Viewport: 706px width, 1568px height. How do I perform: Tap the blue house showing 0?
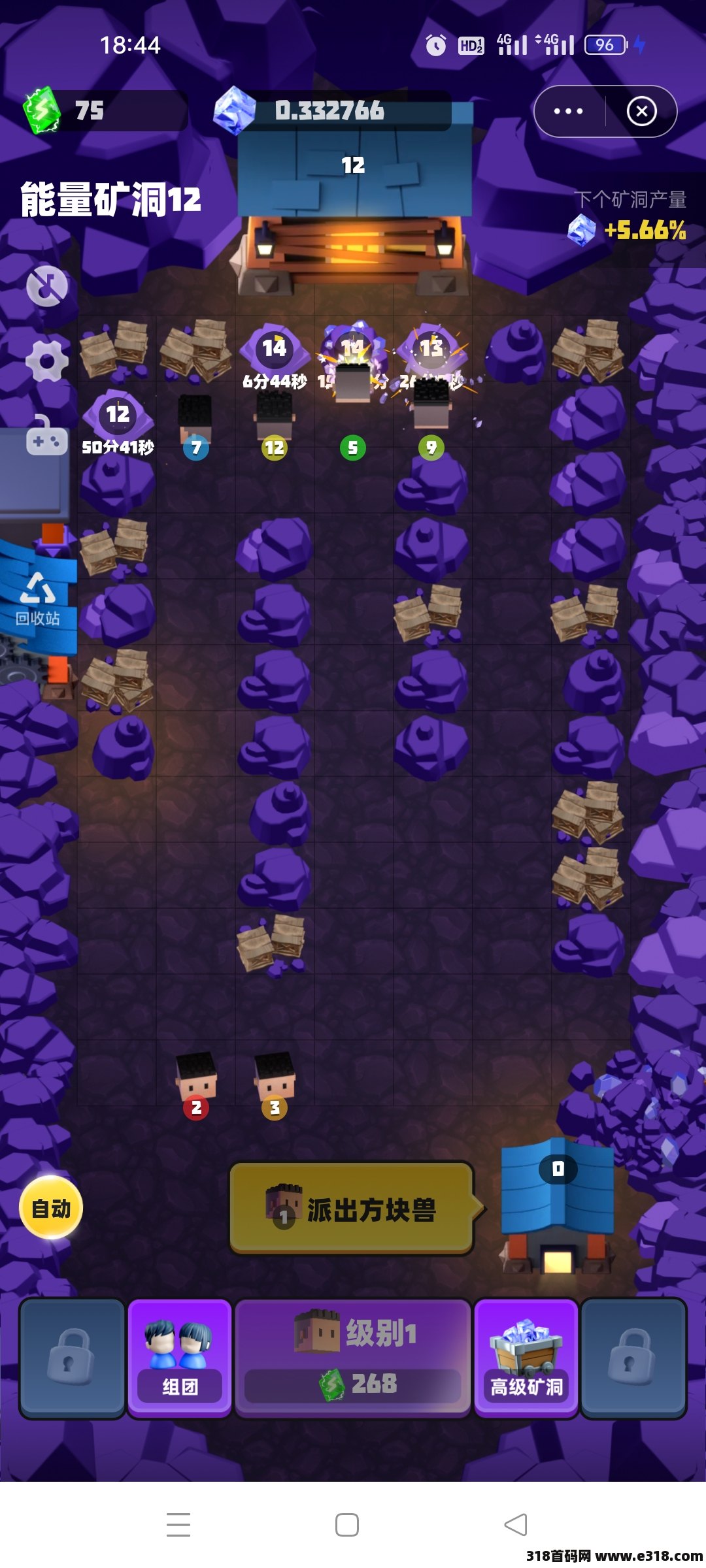click(x=558, y=1203)
